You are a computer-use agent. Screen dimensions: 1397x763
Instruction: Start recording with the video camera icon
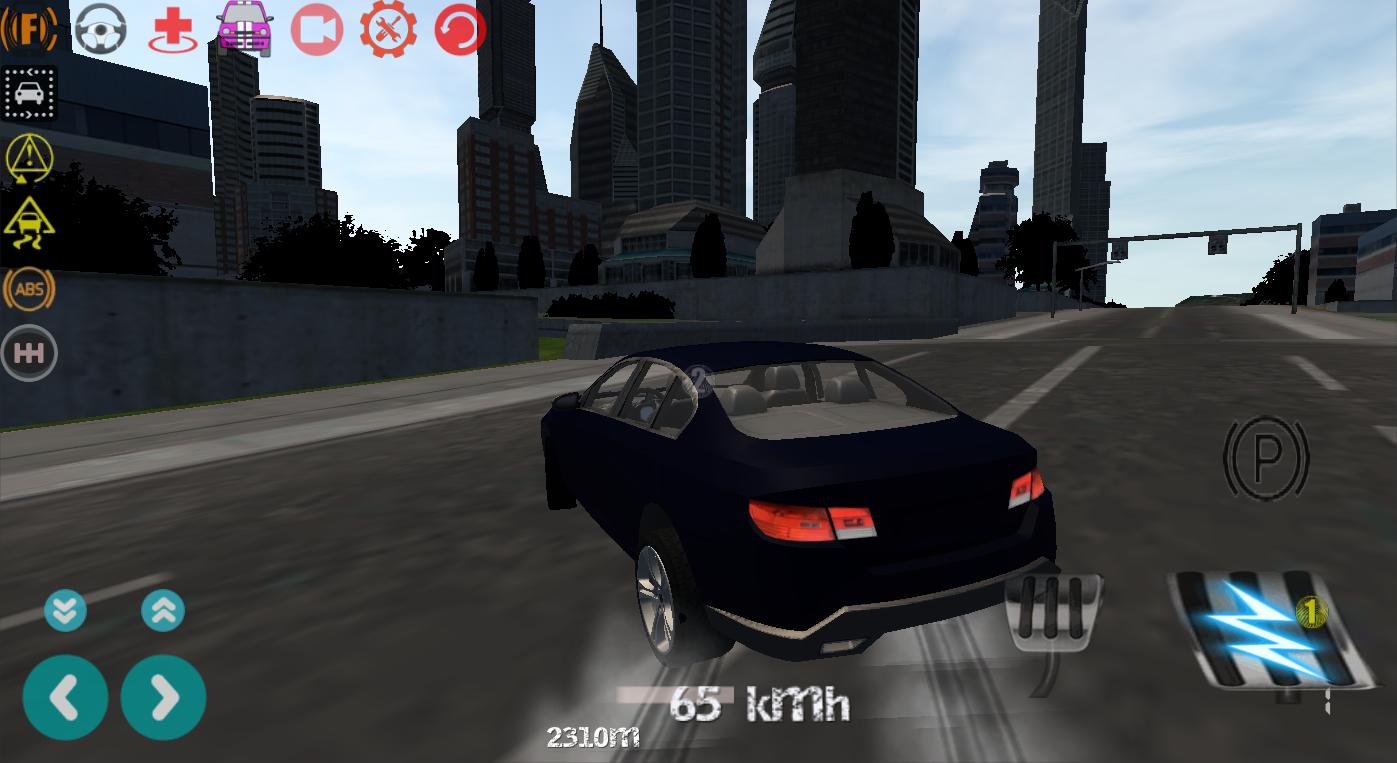coord(315,28)
